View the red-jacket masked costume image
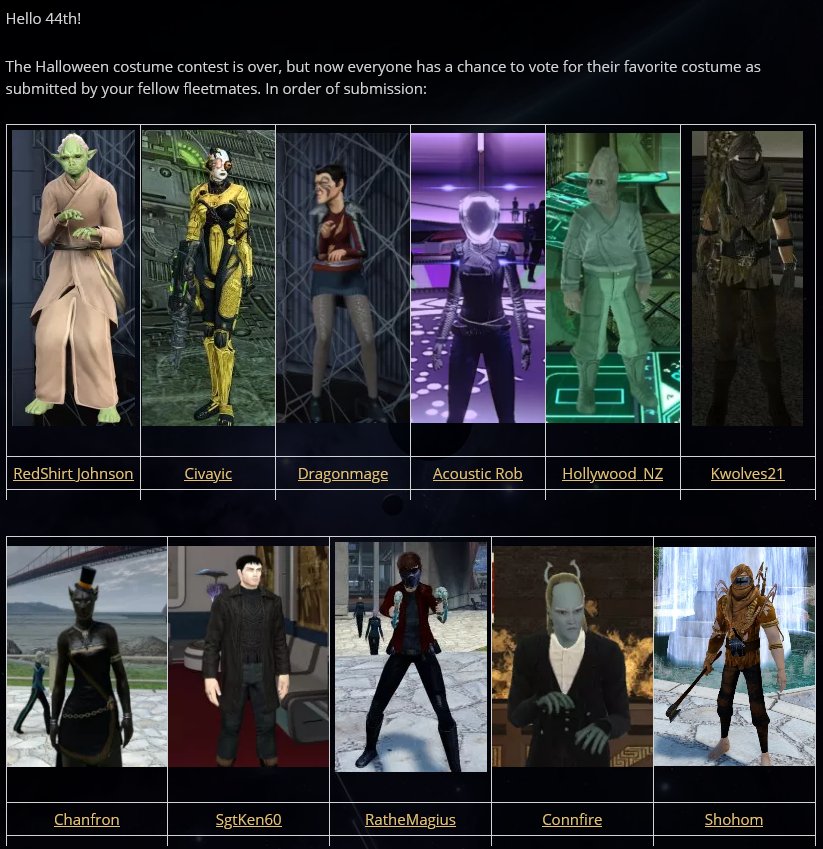 (x=410, y=656)
